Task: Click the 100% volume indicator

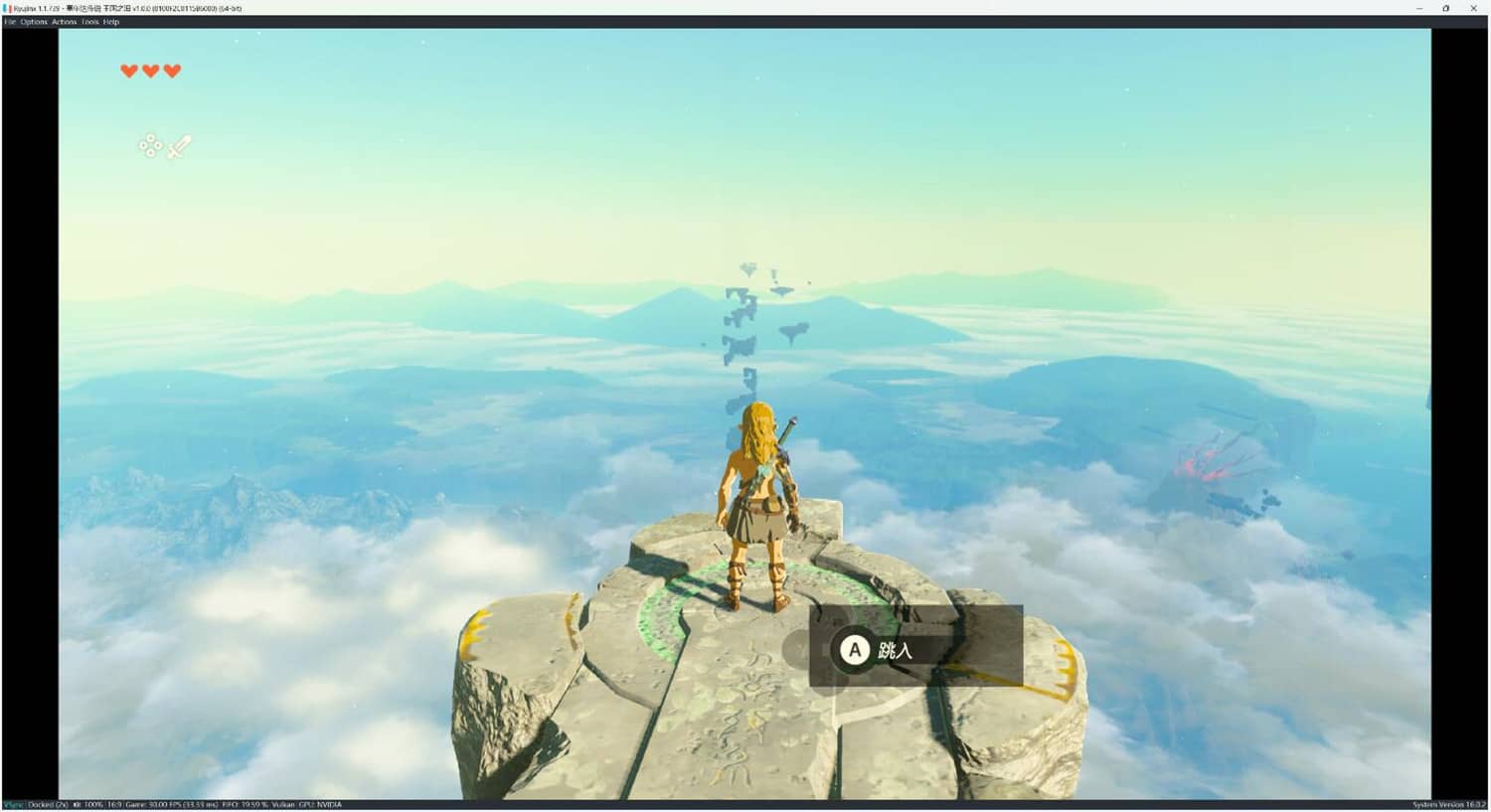Action: tap(91, 805)
